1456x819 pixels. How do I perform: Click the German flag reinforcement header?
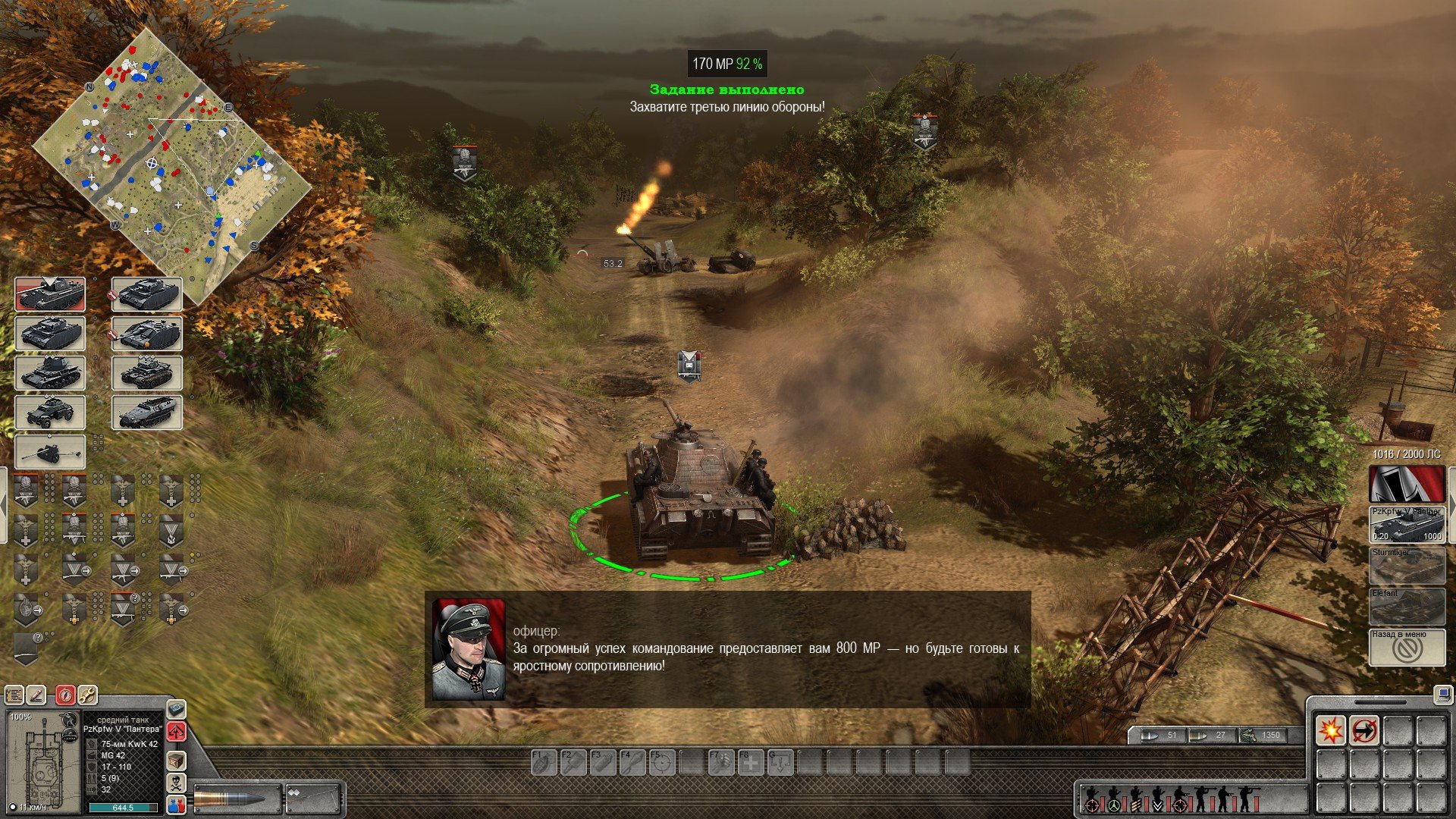(1407, 484)
